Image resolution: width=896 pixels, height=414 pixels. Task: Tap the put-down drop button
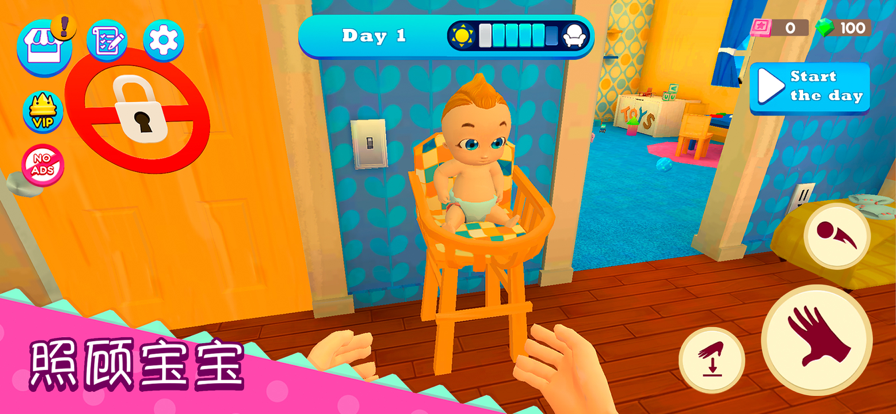tap(712, 360)
